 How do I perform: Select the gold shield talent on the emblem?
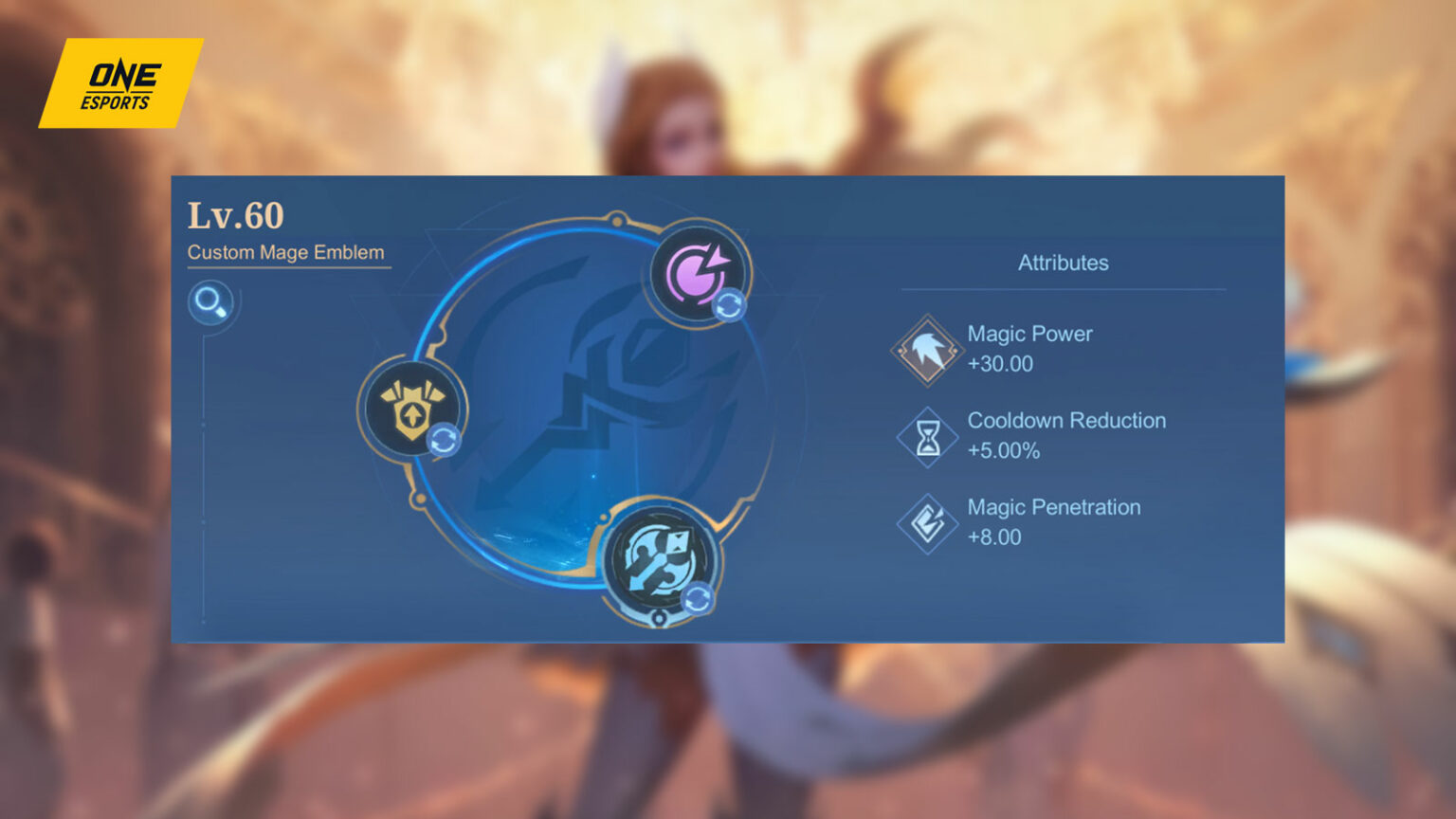coord(409,409)
